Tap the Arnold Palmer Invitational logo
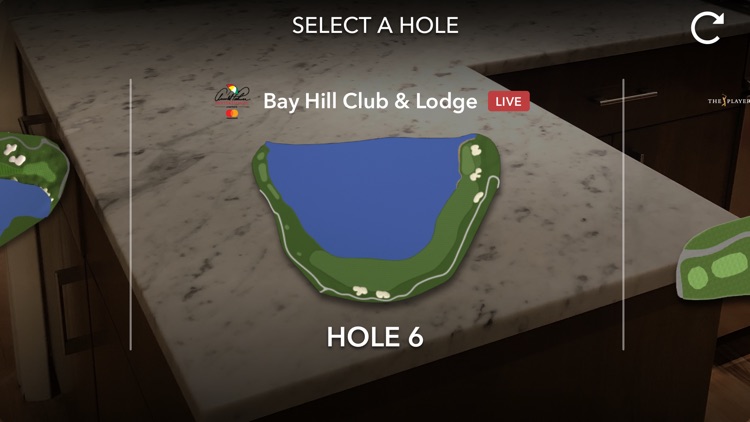Screen dimensions: 750x422 (x=232, y=101)
